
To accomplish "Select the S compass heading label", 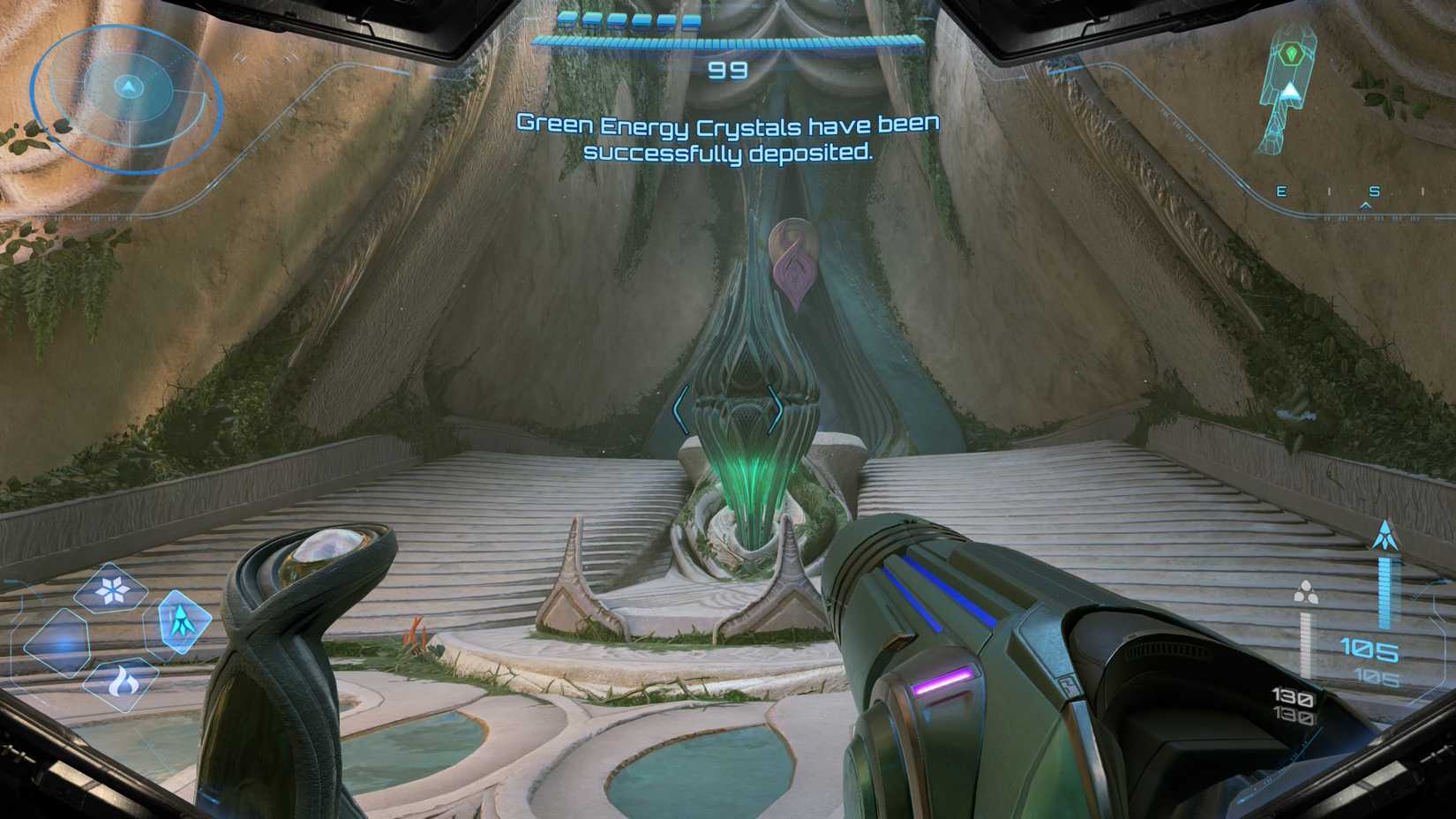I will point(1374,192).
